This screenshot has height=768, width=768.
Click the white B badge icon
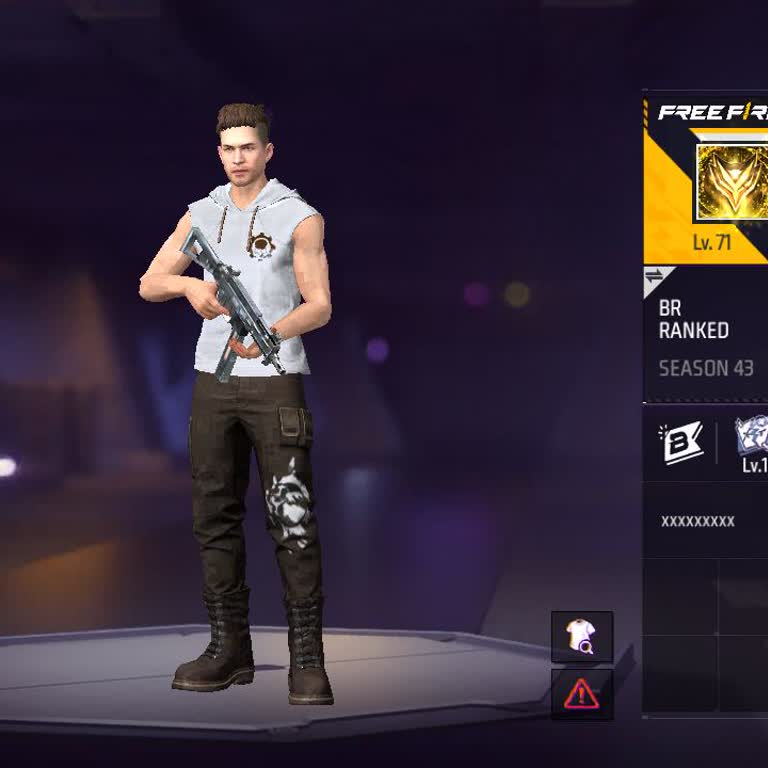681,443
